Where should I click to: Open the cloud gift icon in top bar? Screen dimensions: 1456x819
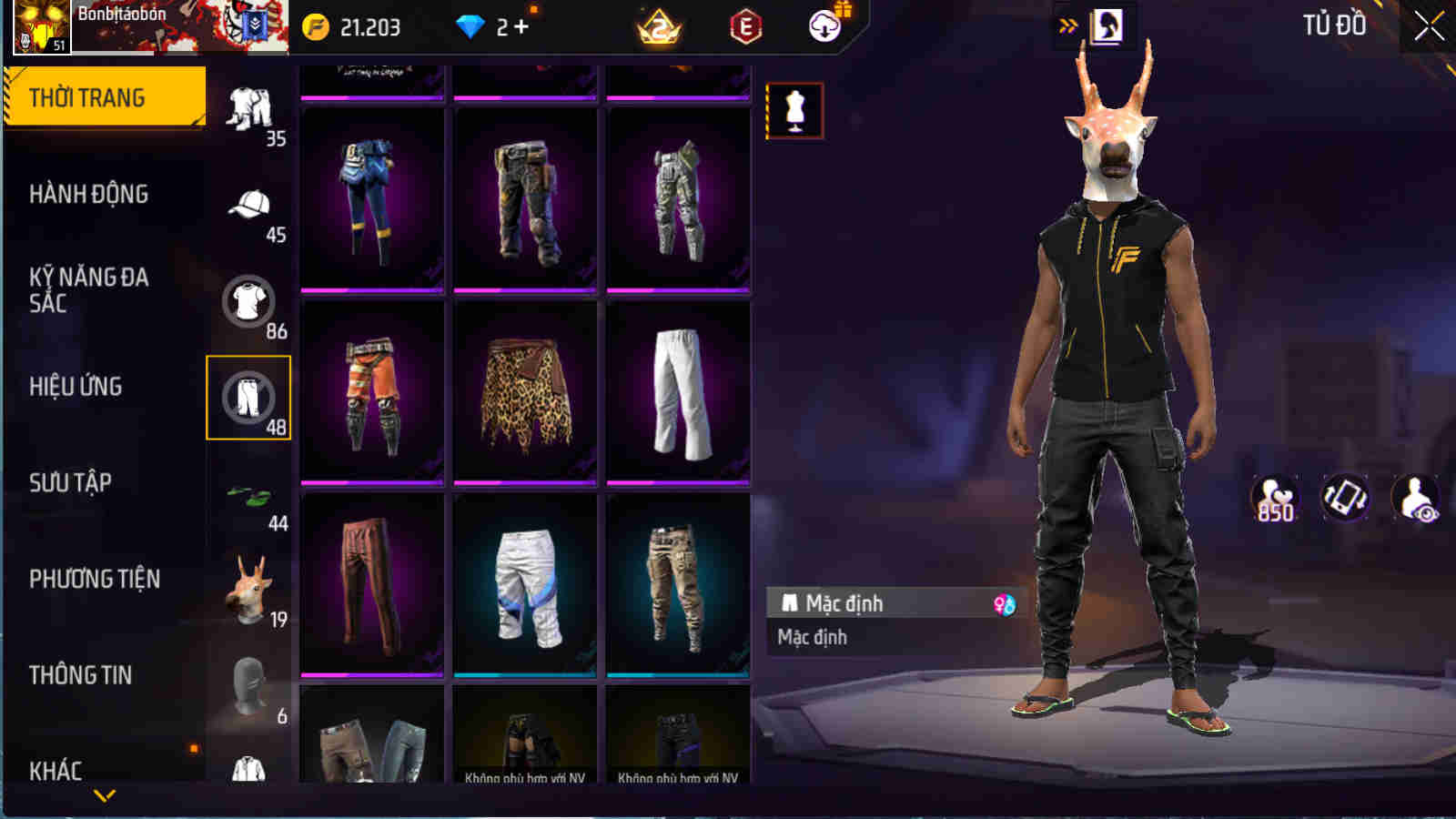pos(824,27)
